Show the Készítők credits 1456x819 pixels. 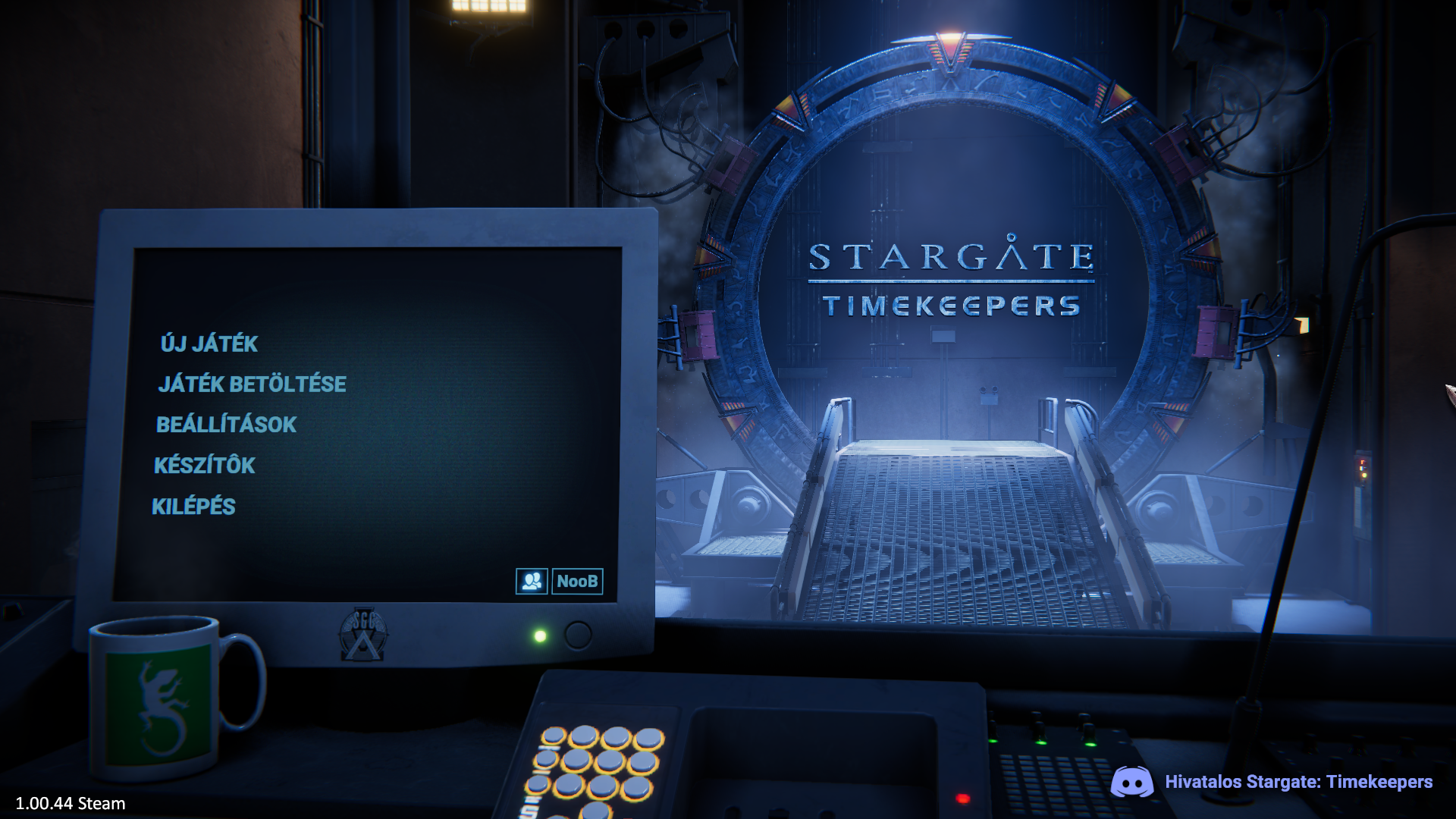tap(205, 466)
